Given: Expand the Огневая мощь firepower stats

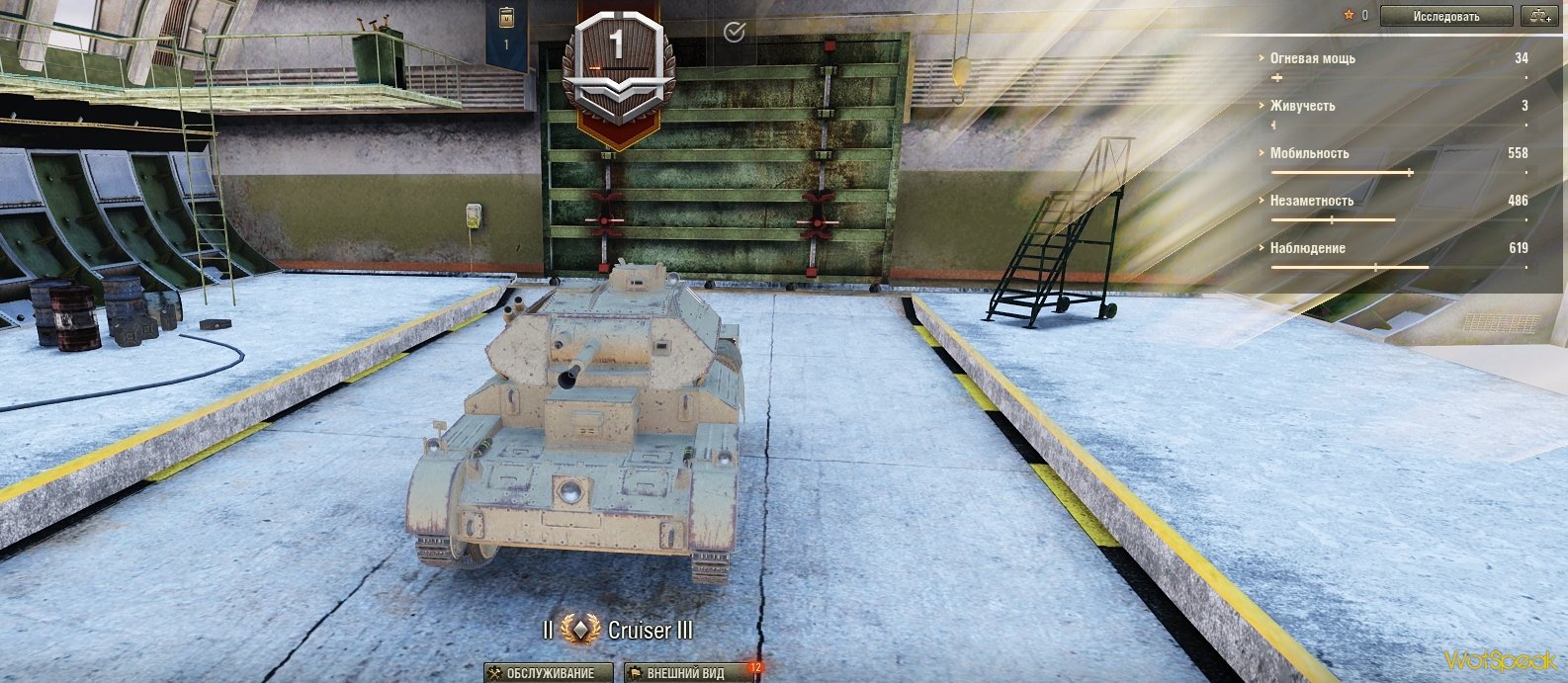Looking at the screenshot, I should coord(1312,58).
